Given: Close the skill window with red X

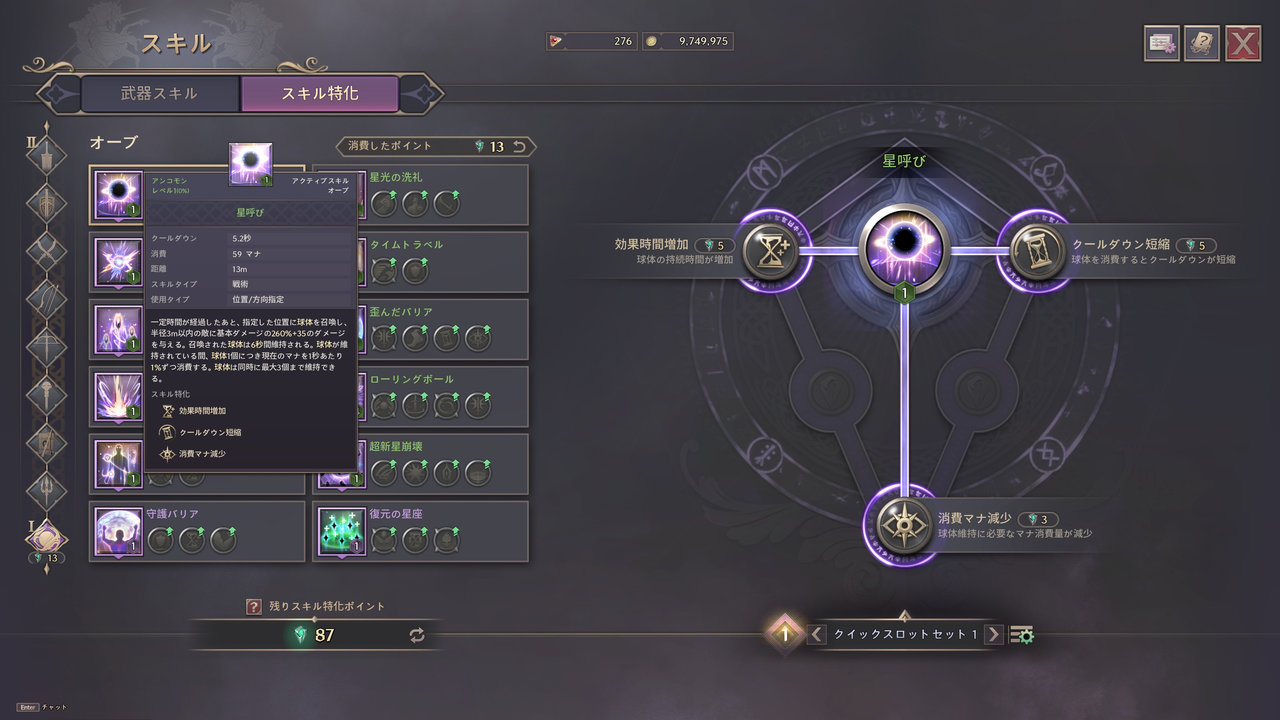Looking at the screenshot, I should click(x=1242, y=43).
